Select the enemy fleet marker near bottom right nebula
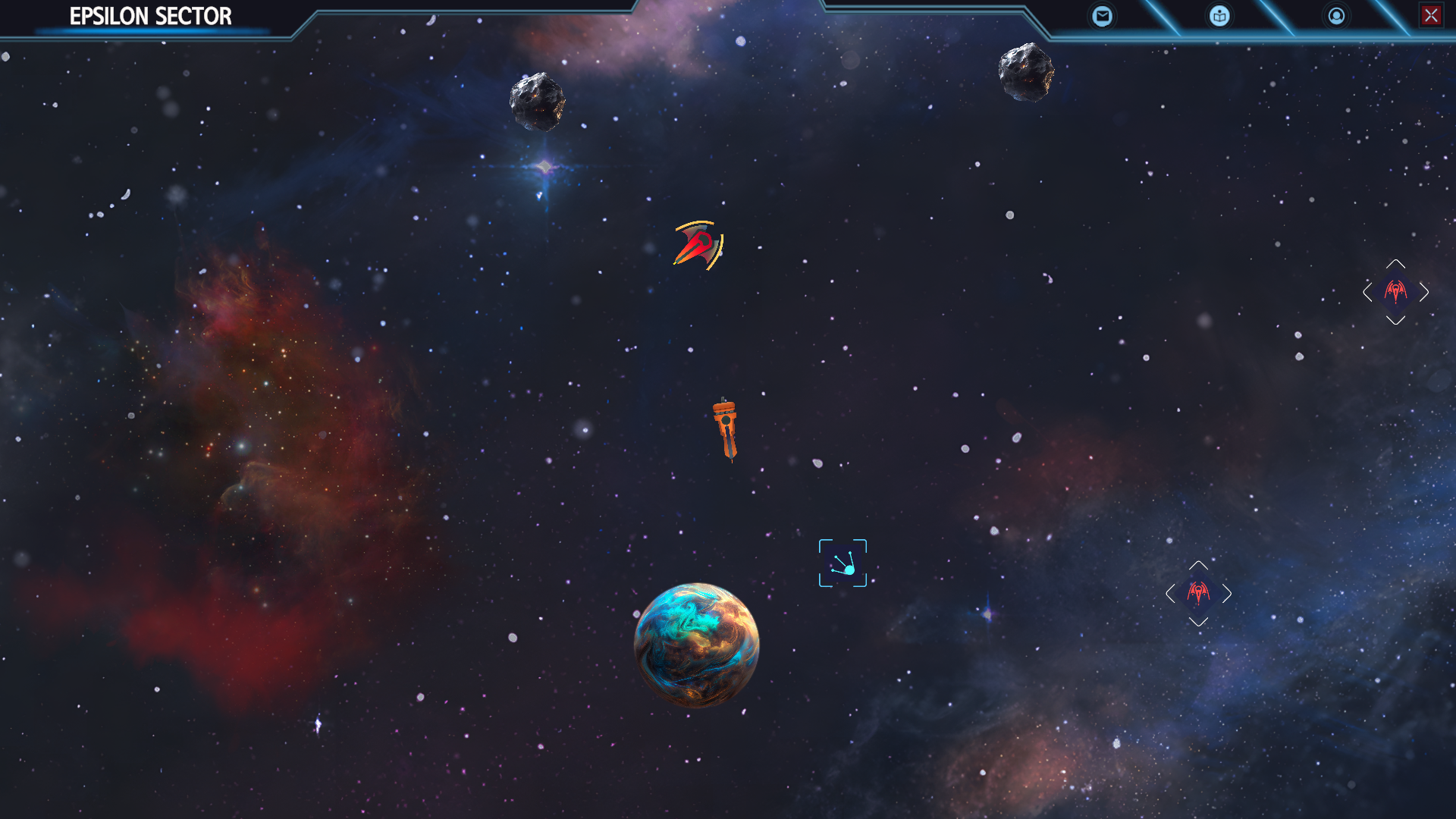Screen dimensions: 1456x819 pos(1198,594)
